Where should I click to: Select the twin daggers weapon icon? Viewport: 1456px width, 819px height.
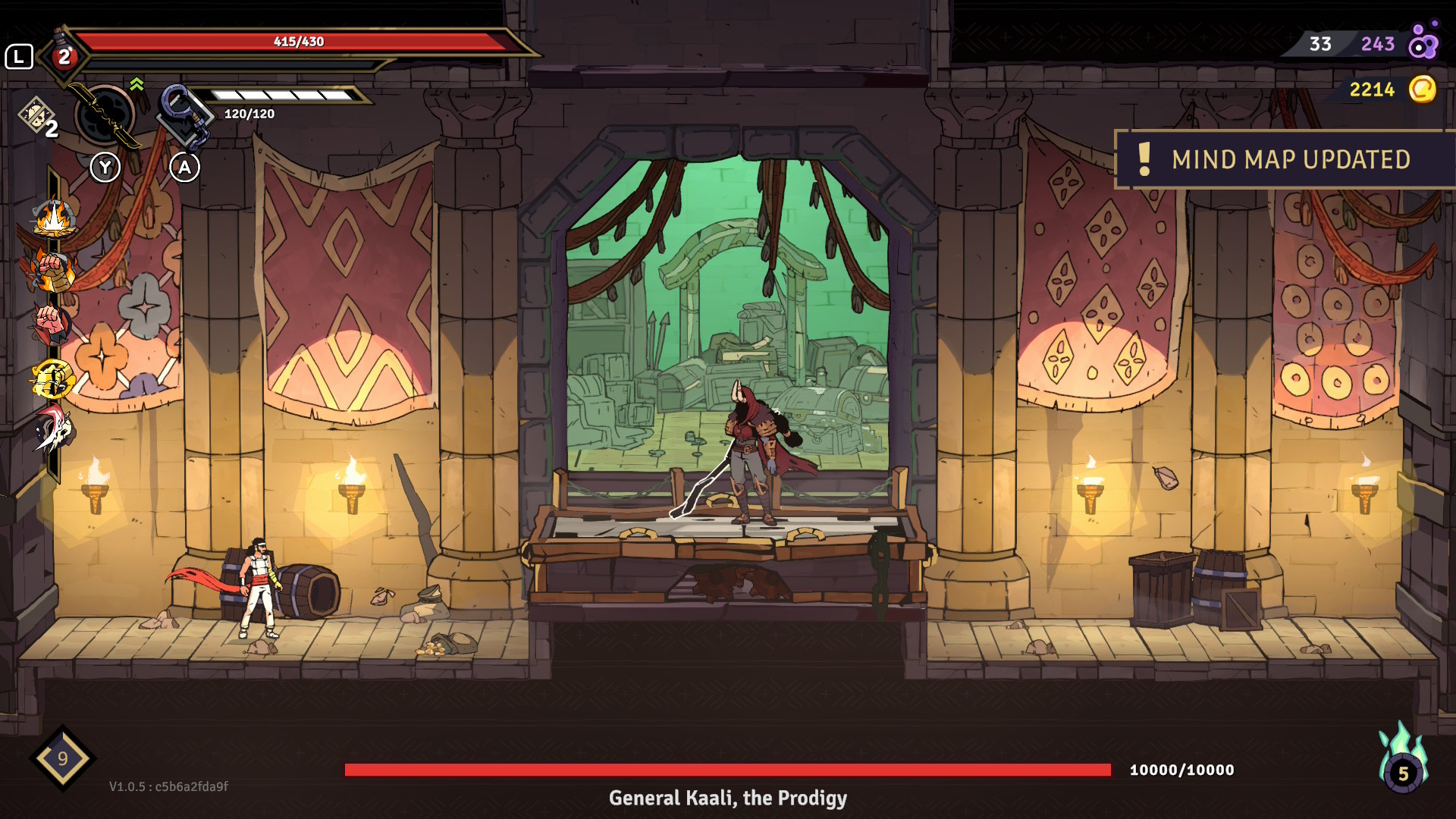[x=106, y=116]
